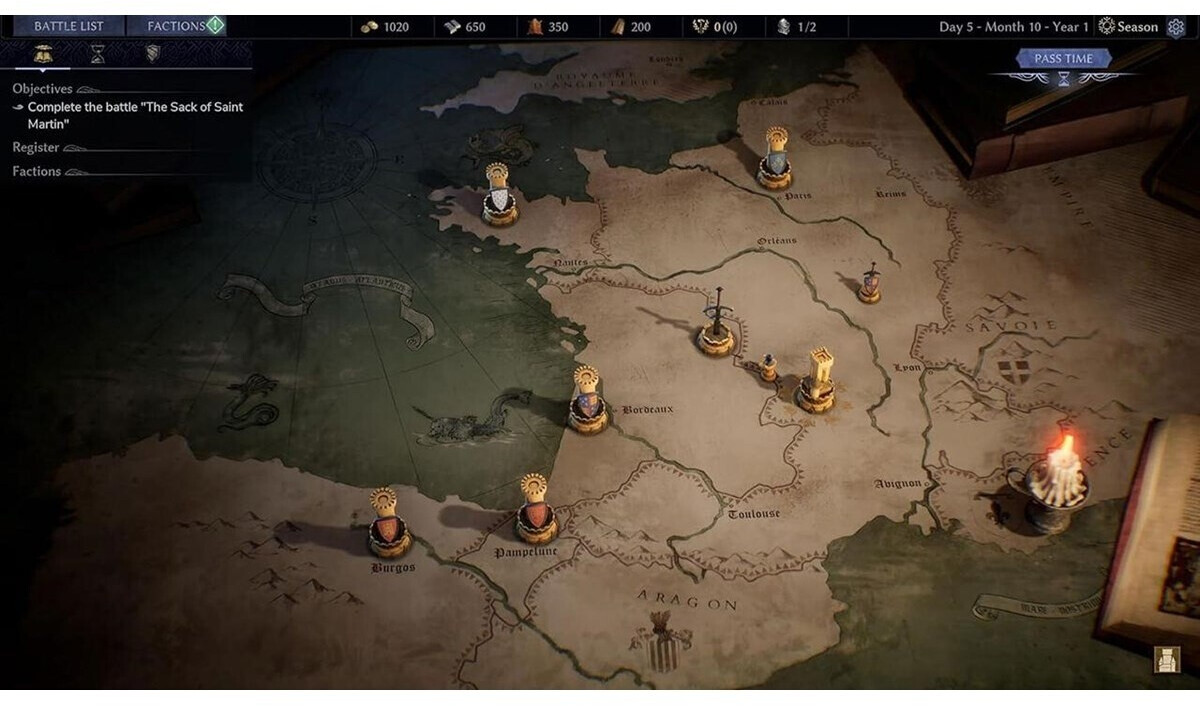Select the Bordeaux battle marker
The height and width of the screenshot is (706, 1200).
tap(588, 402)
